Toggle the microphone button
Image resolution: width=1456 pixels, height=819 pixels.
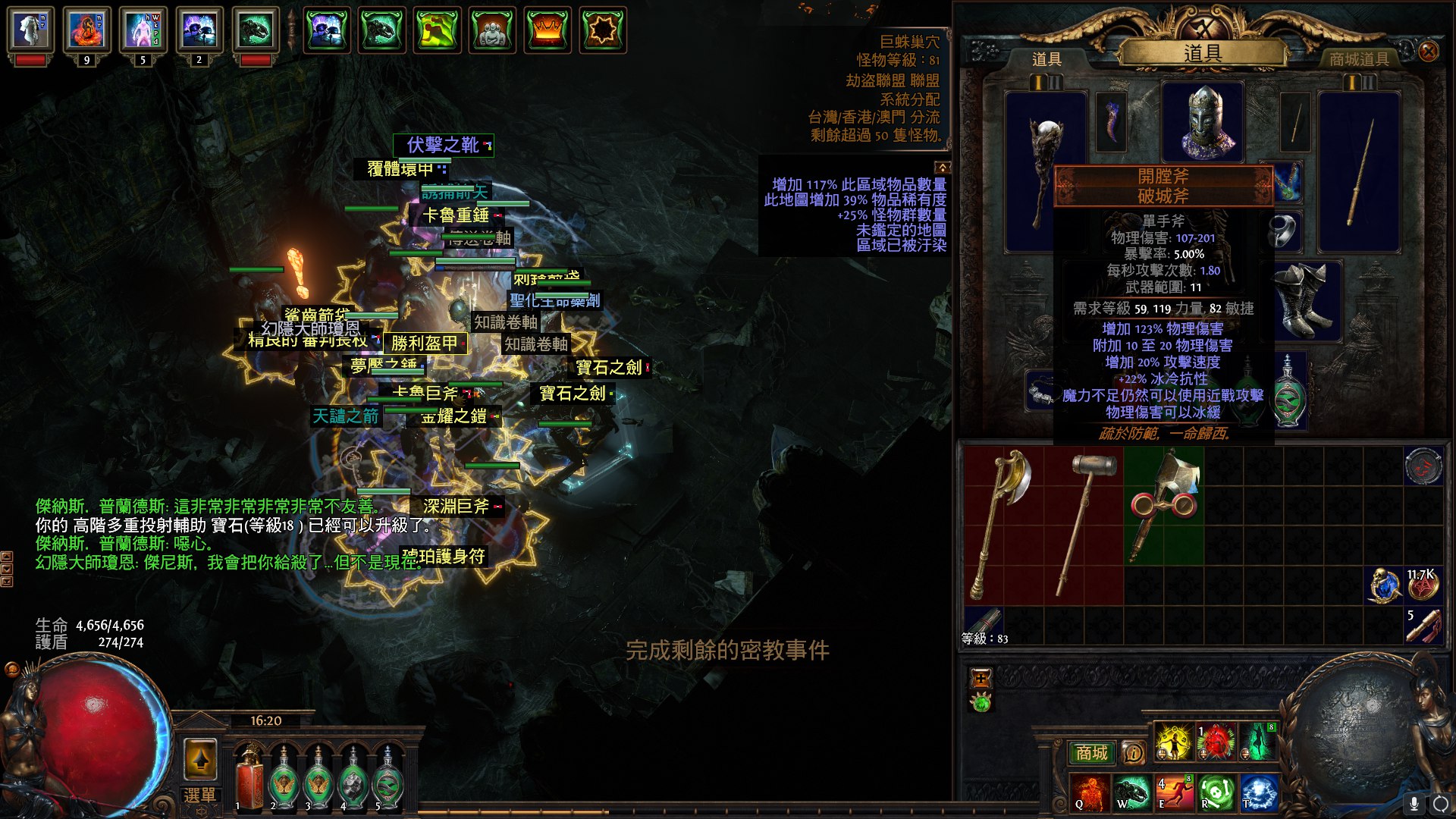tap(1414, 803)
